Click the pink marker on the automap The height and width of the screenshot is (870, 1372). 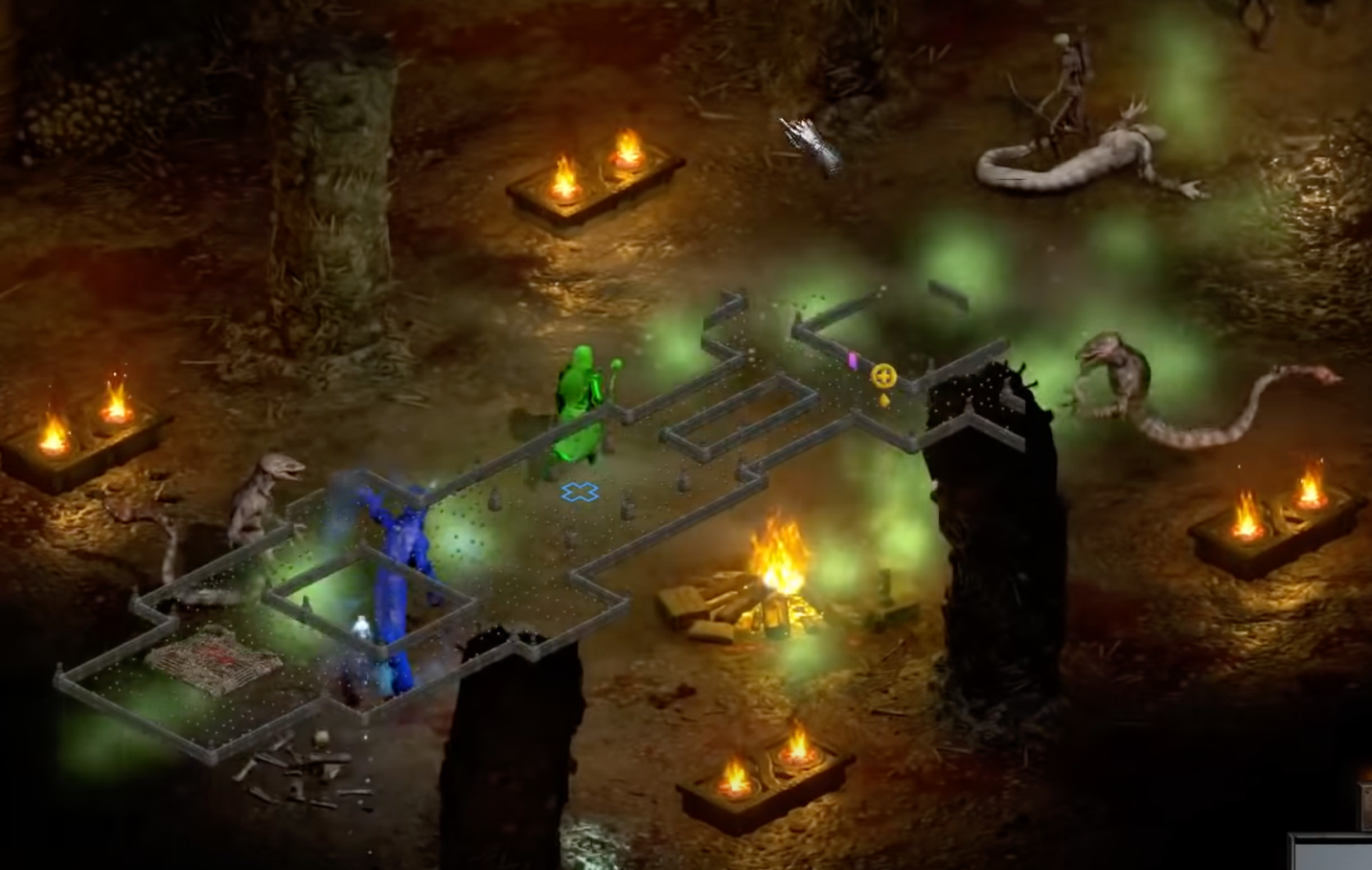pyautogui.click(x=852, y=359)
